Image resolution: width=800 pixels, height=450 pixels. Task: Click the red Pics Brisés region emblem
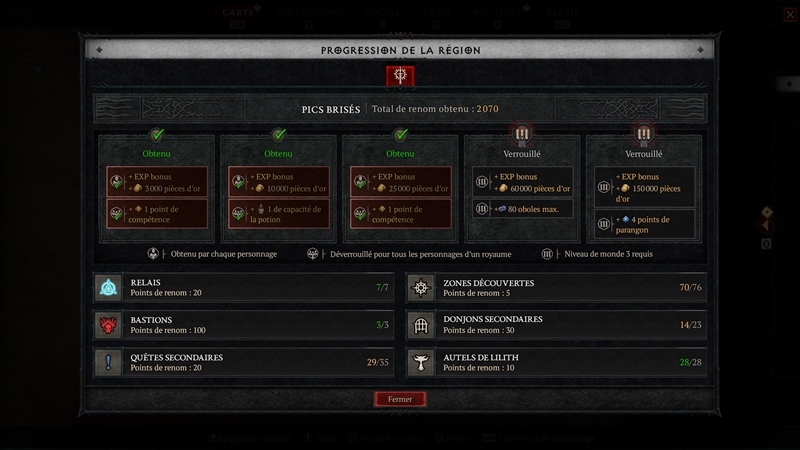pyautogui.click(x=400, y=75)
